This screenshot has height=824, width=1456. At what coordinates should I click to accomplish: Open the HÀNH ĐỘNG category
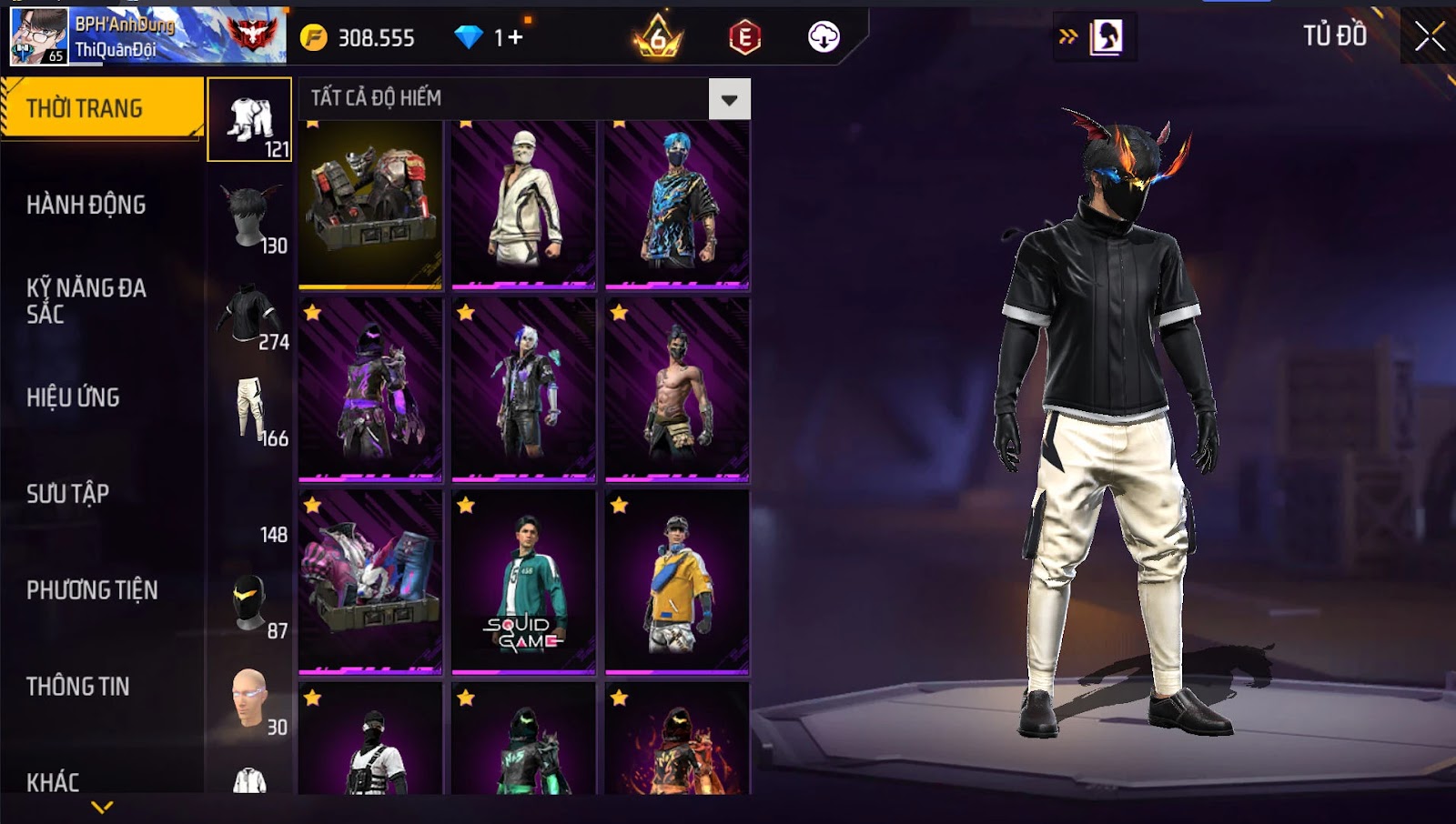[x=86, y=205]
